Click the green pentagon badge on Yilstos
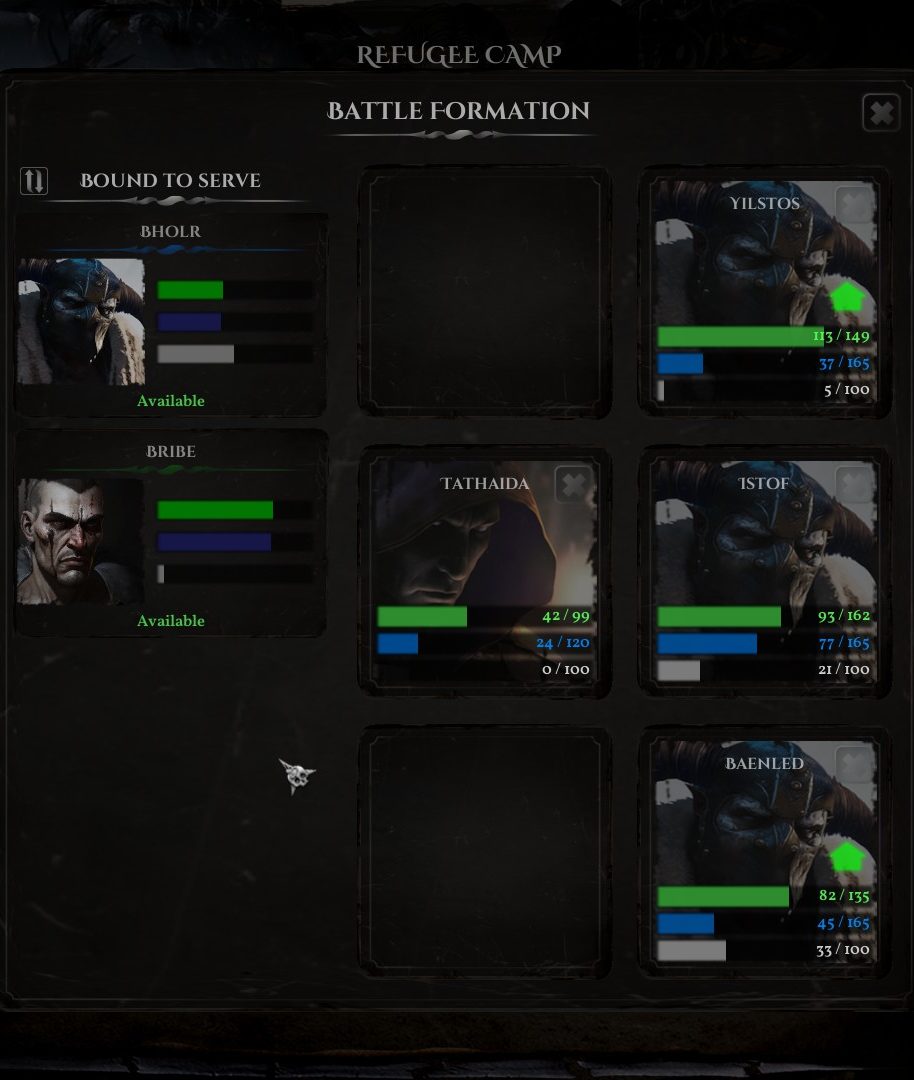 [x=846, y=298]
